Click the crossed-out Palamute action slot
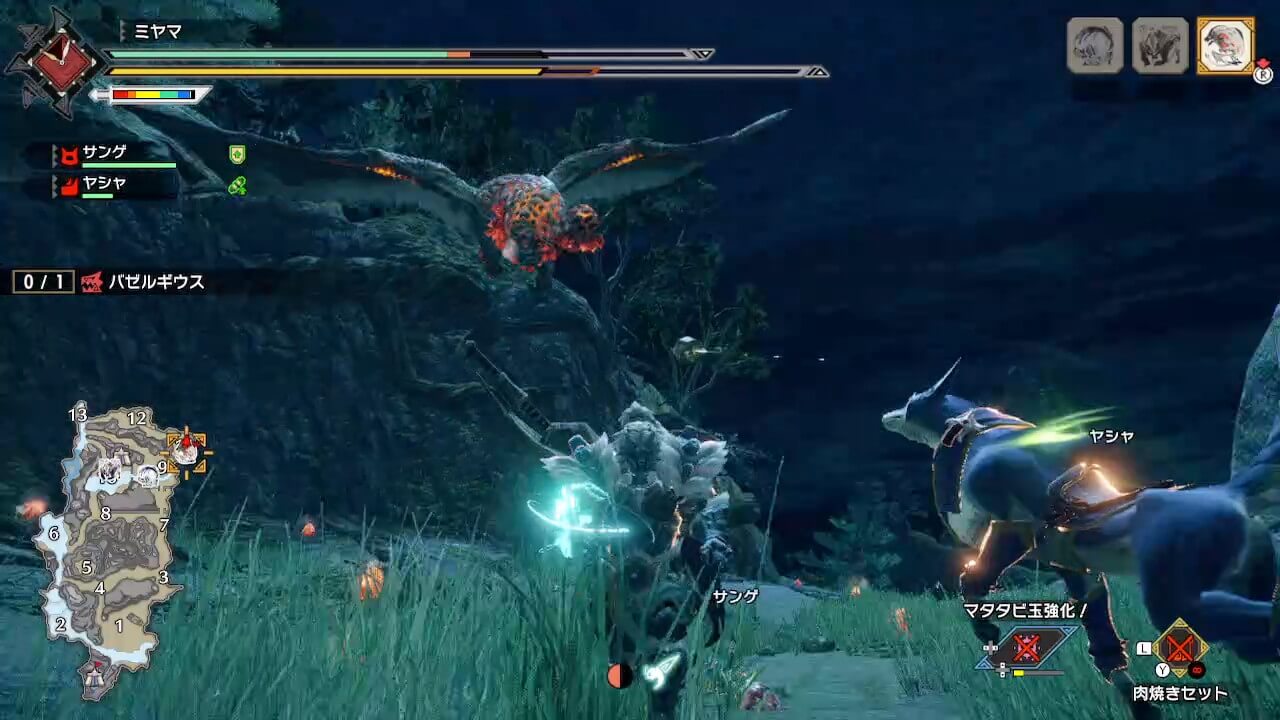Image resolution: width=1280 pixels, height=720 pixels. pos(1026,647)
